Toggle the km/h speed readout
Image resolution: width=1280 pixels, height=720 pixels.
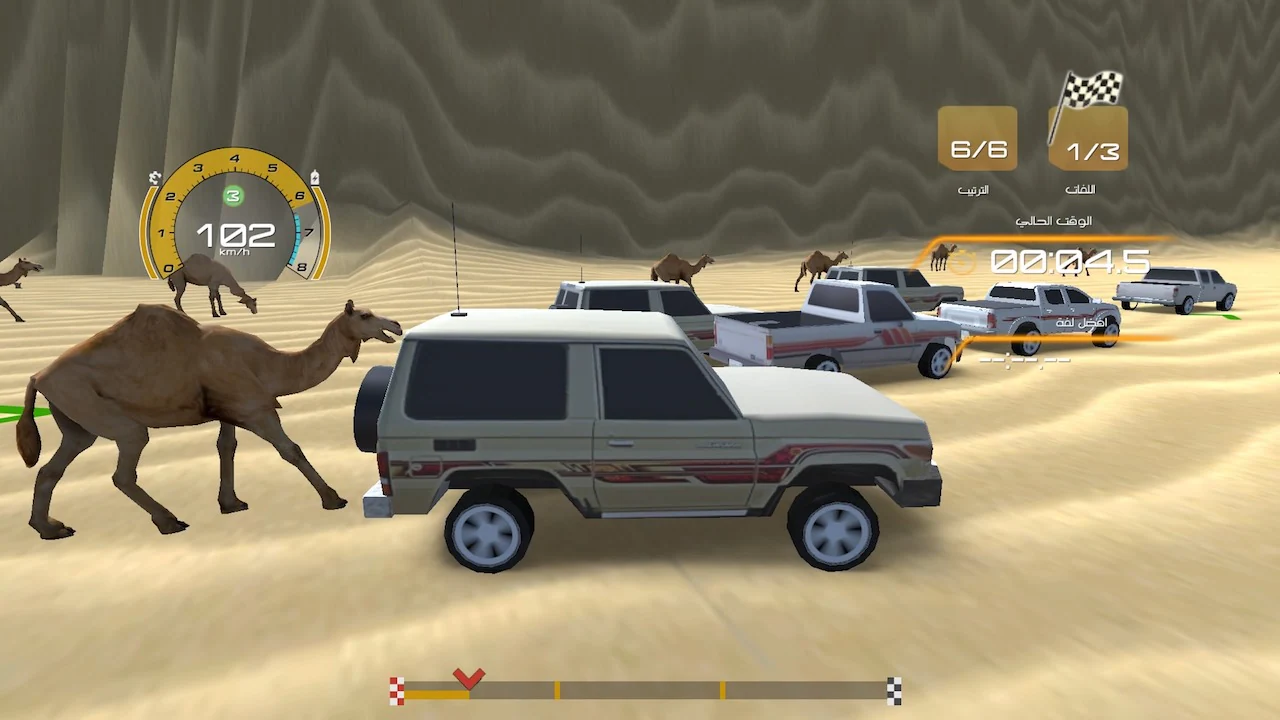click(235, 252)
